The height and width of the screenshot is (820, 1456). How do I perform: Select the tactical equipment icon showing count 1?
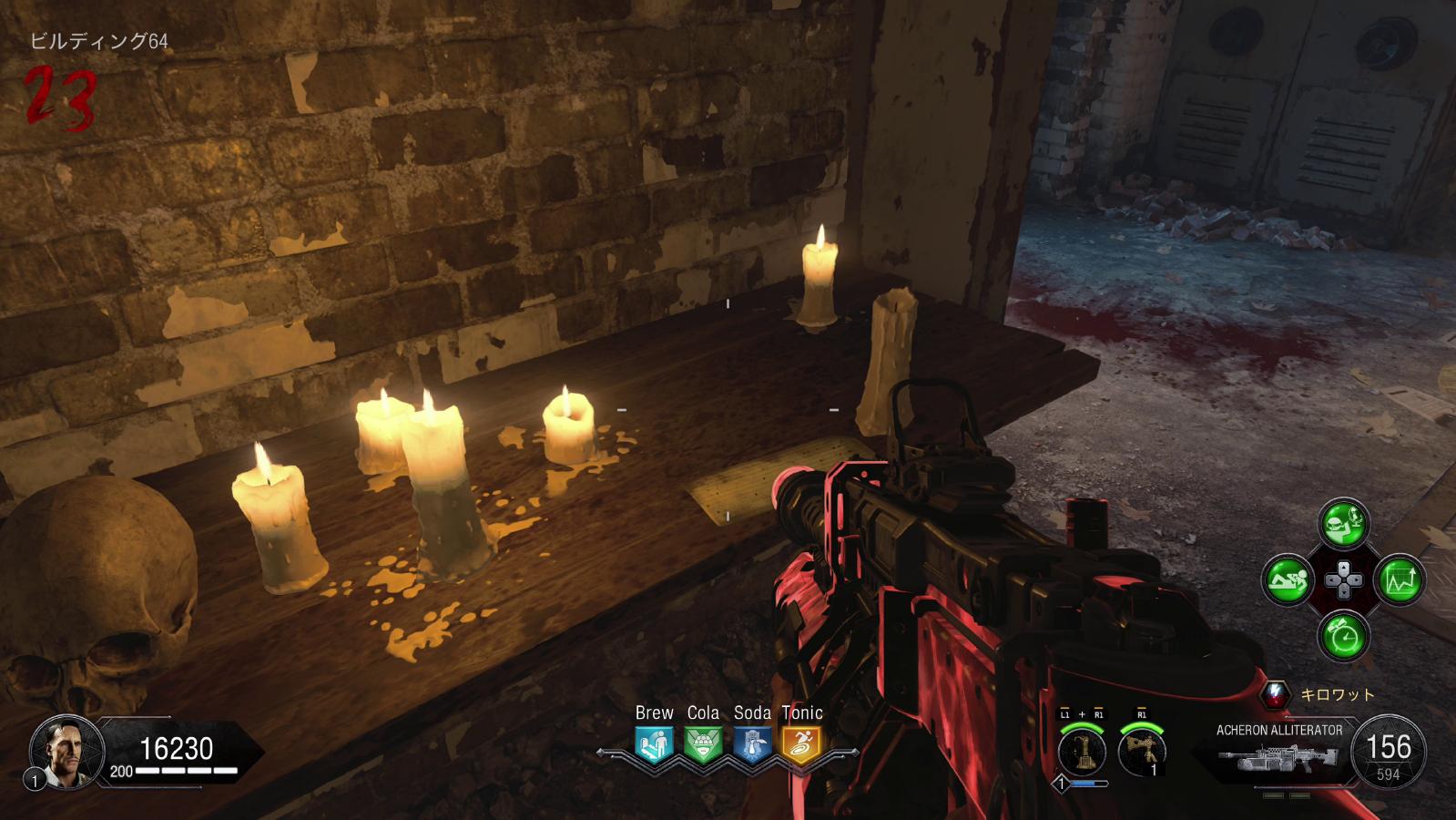(1142, 753)
